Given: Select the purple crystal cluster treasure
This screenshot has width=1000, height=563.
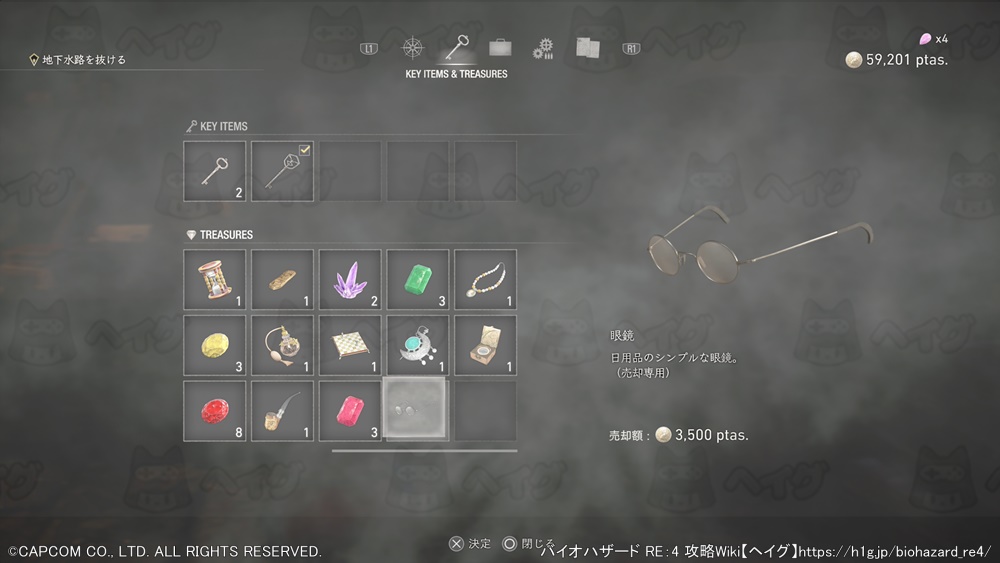Looking at the screenshot, I should [x=350, y=279].
